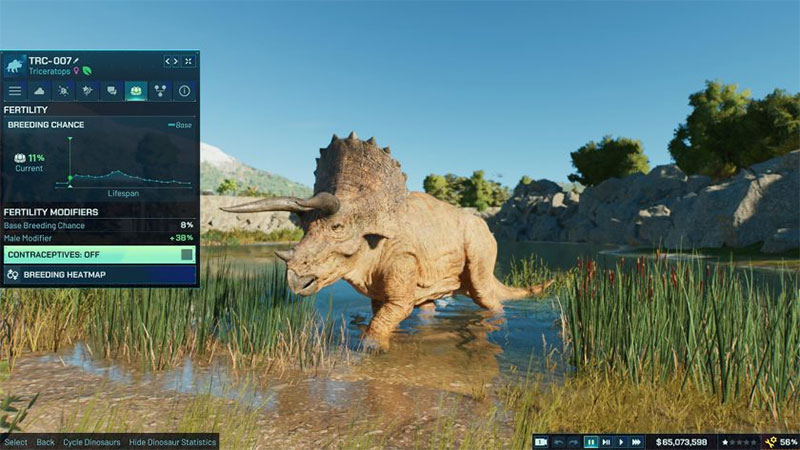The height and width of the screenshot is (450, 800).
Task: Switch to the speech bubbles tab
Action: point(112,91)
